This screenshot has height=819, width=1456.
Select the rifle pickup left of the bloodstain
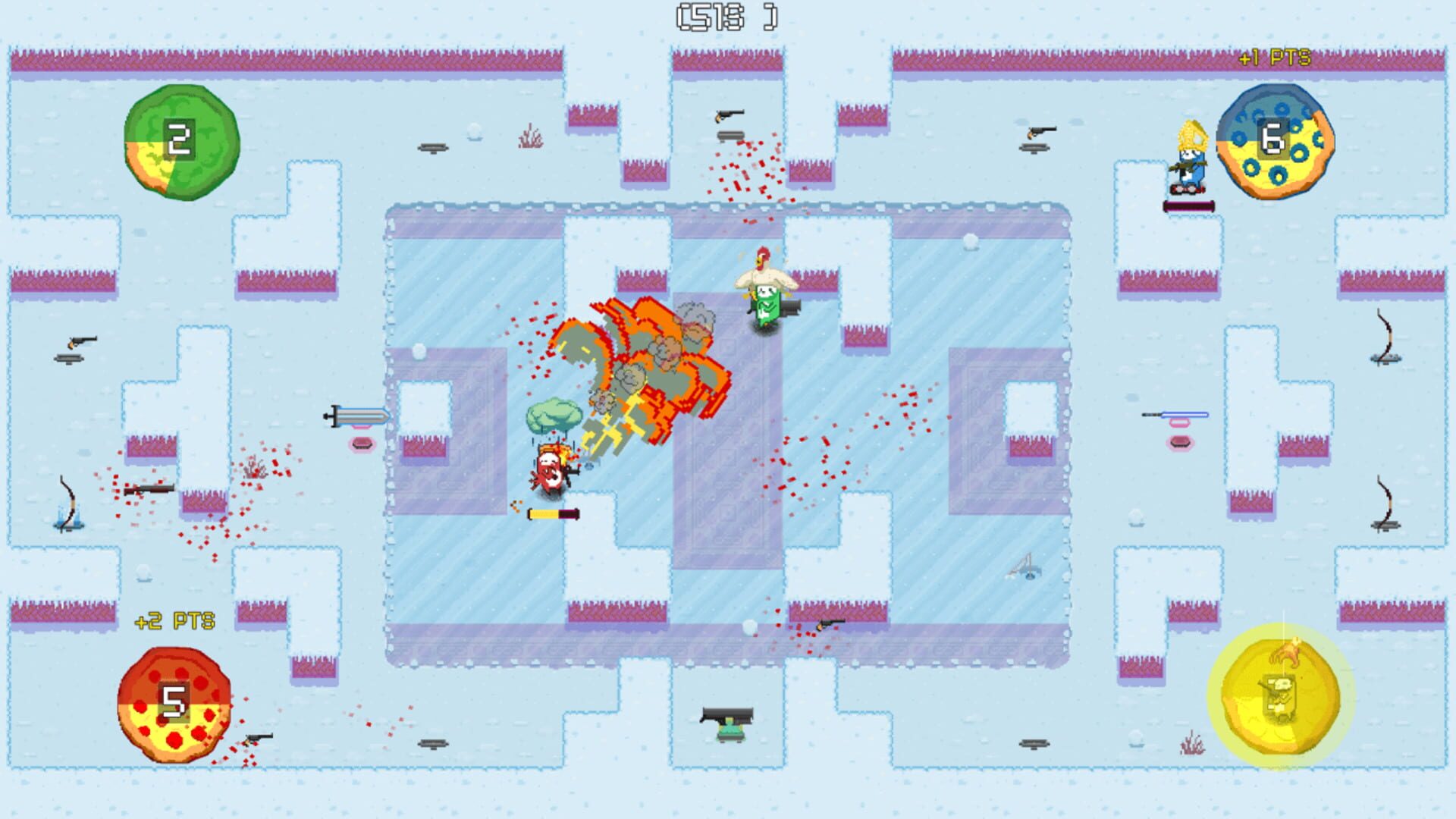[x=149, y=489]
